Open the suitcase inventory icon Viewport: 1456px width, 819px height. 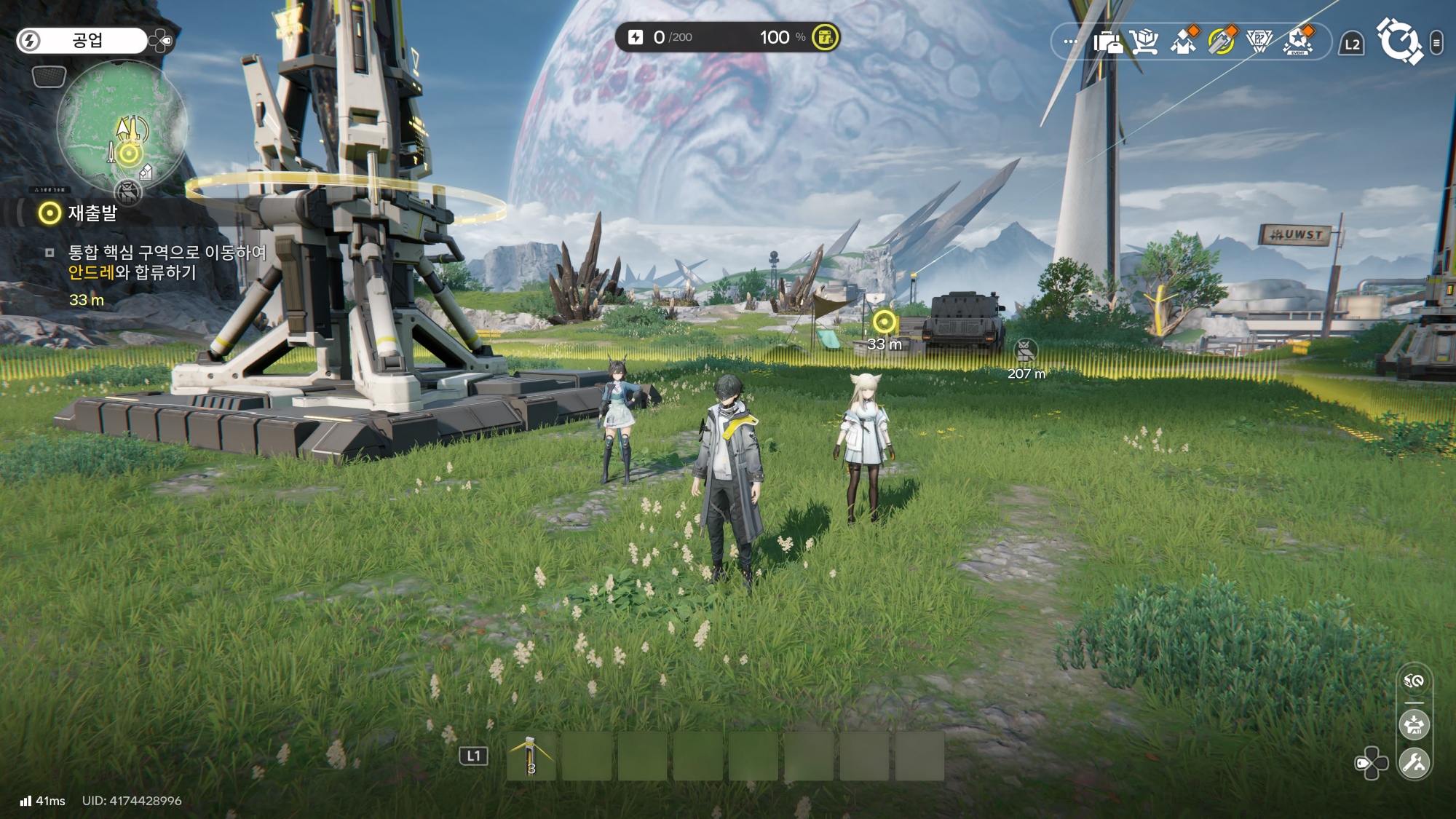1107,42
